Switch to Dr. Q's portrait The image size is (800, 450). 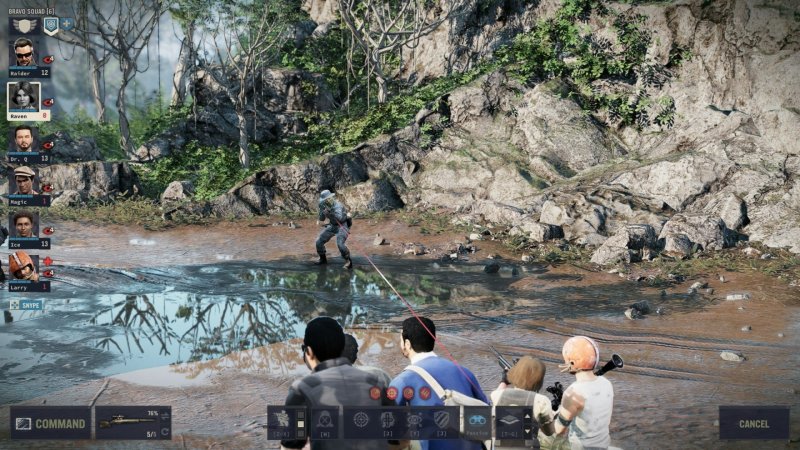coord(24,140)
